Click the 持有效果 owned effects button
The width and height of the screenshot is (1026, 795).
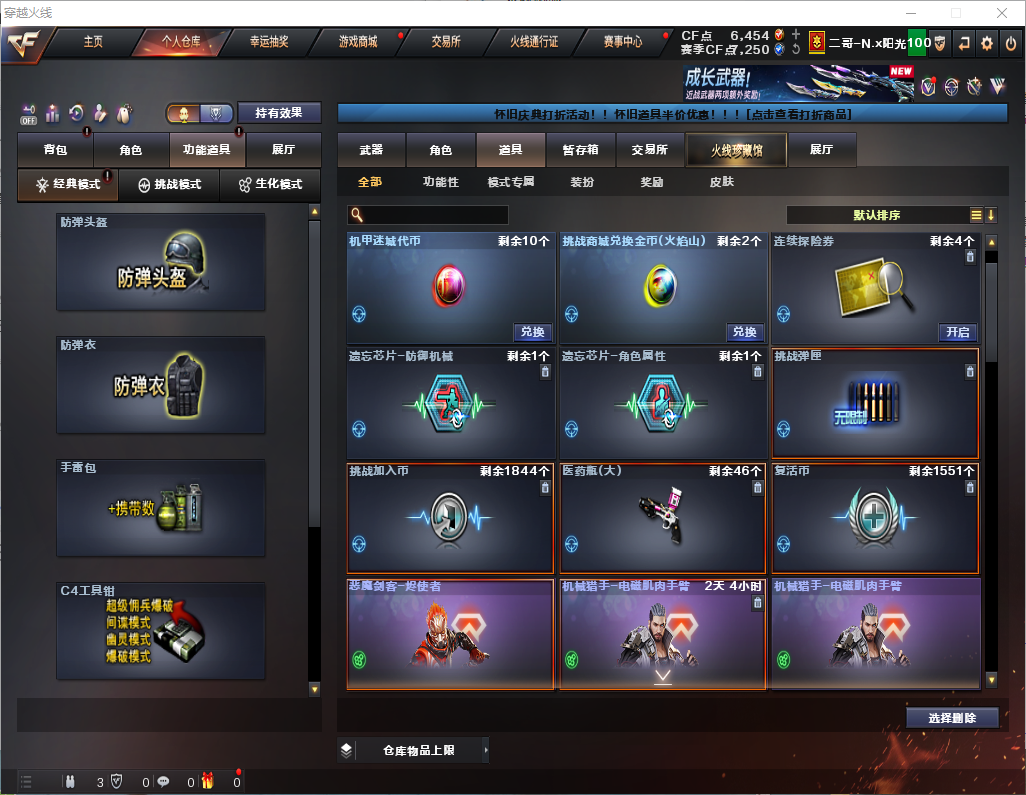click(278, 113)
